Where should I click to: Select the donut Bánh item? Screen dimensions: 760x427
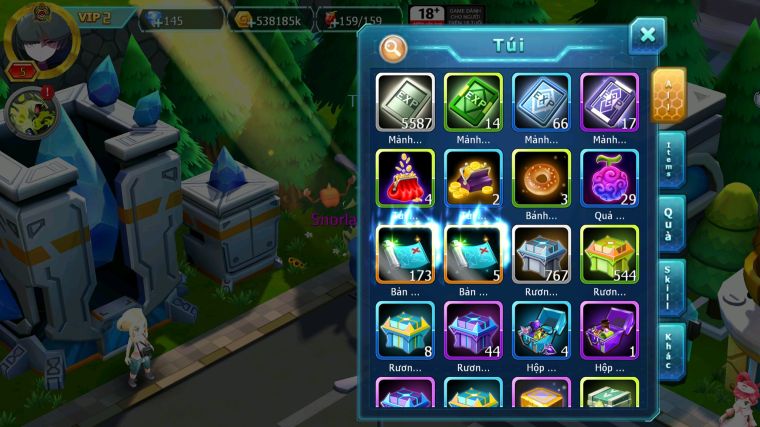coord(541,178)
